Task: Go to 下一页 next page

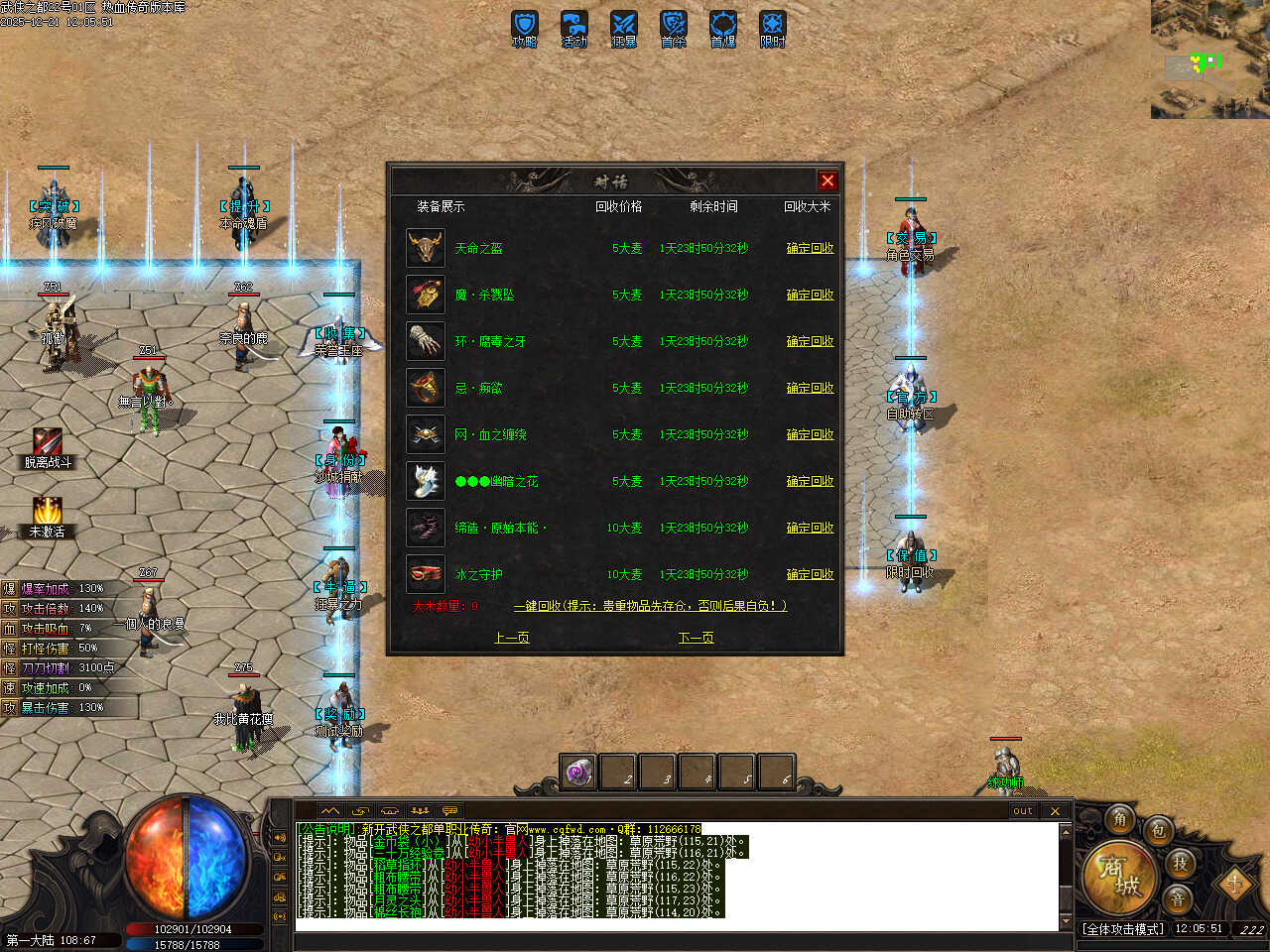Action: tap(696, 638)
